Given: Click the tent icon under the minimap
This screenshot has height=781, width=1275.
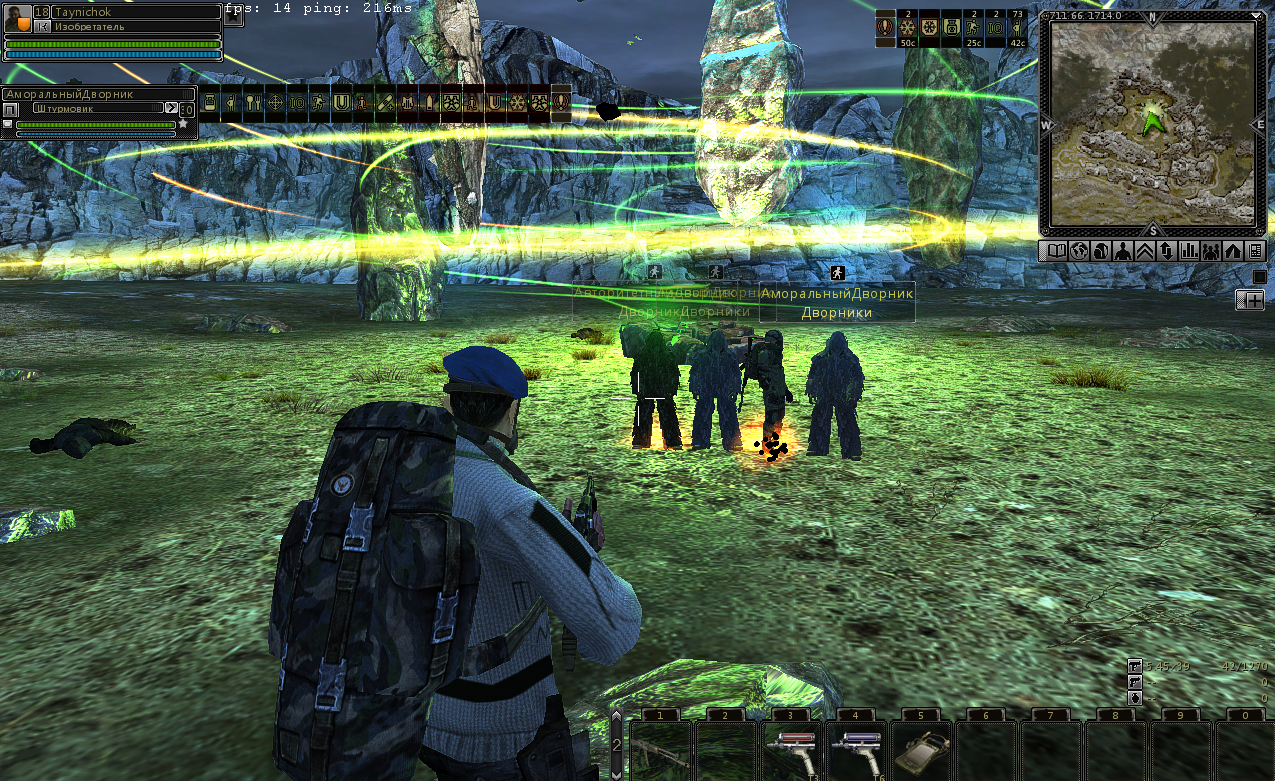Looking at the screenshot, I should [1233, 251].
